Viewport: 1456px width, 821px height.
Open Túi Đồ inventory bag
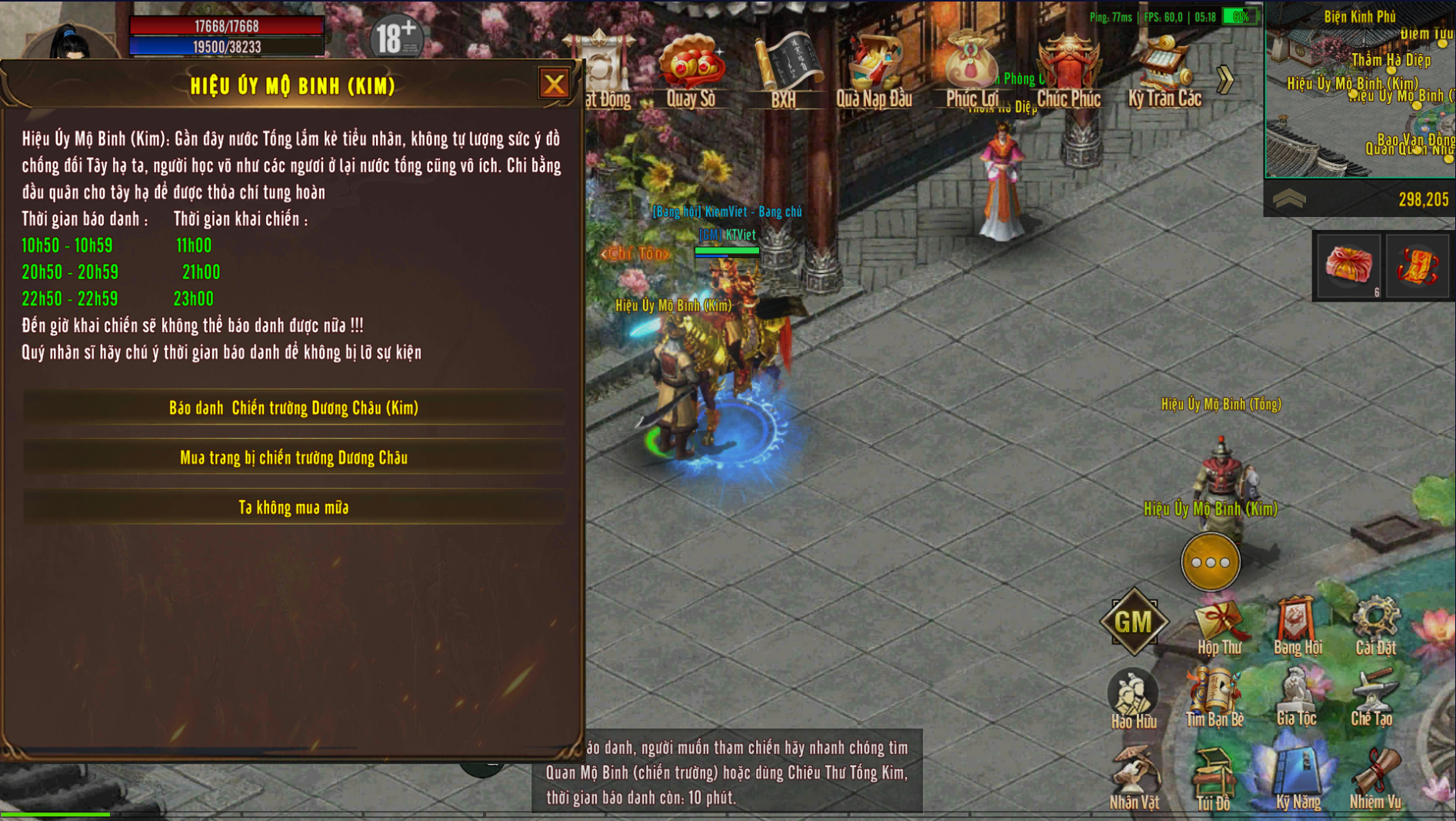tap(1214, 779)
